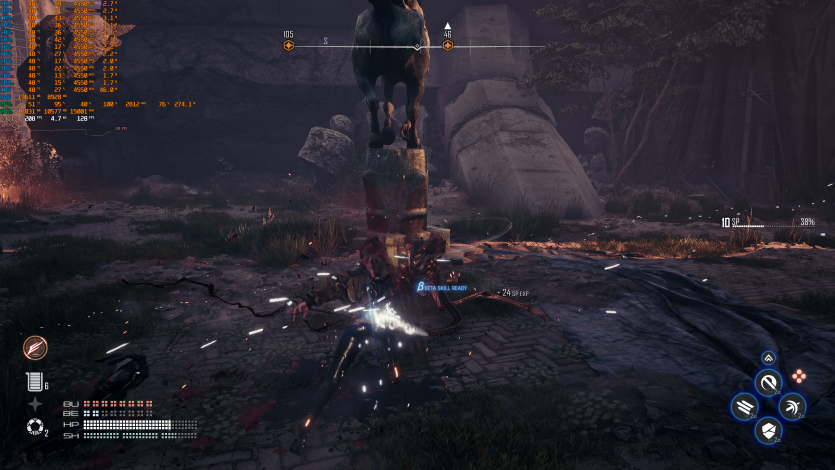This screenshot has width=835, height=470.
Task: Trigger the top curved-slash beta skill
Action: [768, 382]
